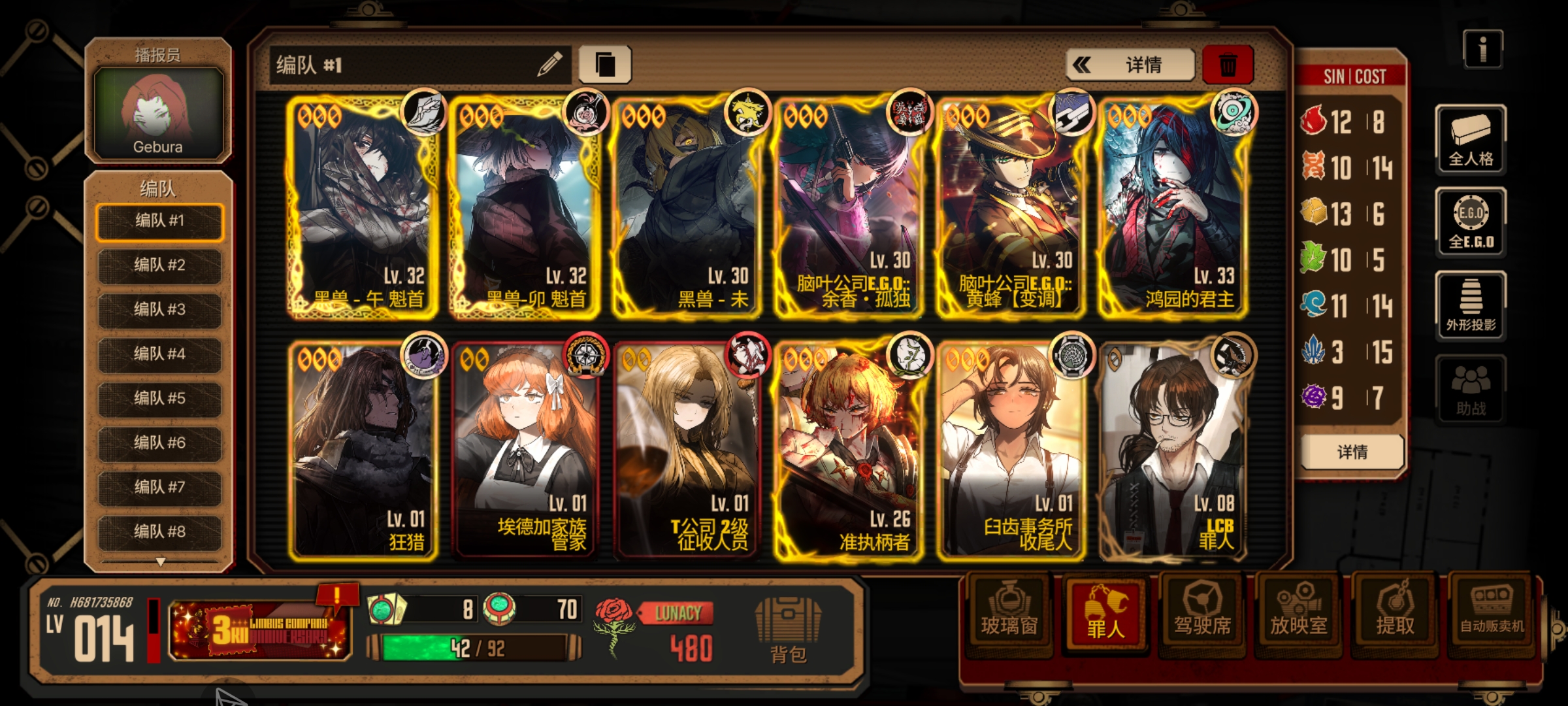Choose formation 编队 #8

coord(159,531)
